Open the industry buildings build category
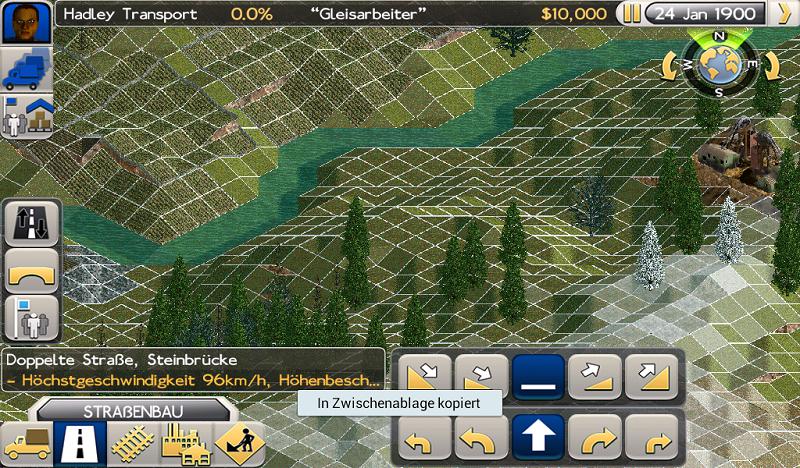The width and height of the screenshot is (800, 468). (x=182, y=442)
